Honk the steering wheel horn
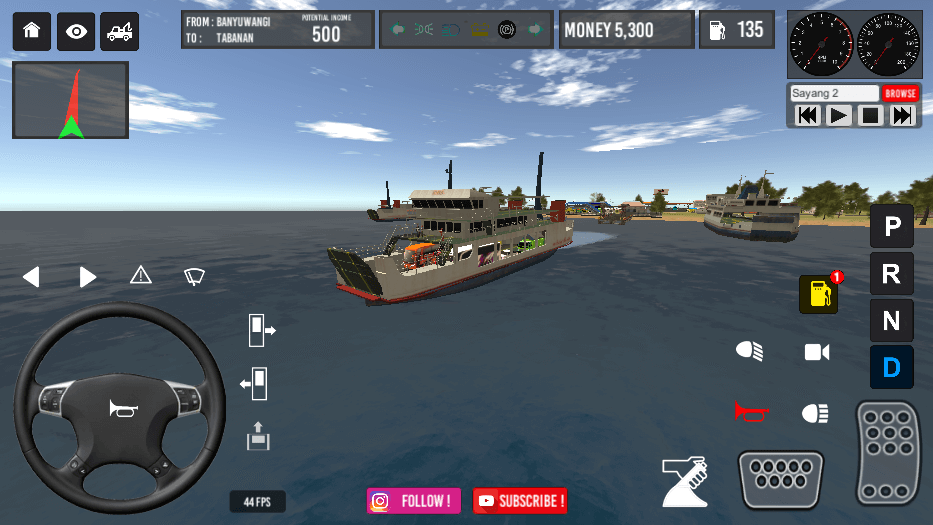This screenshot has width=933, height=525. [x=119, y=408]
